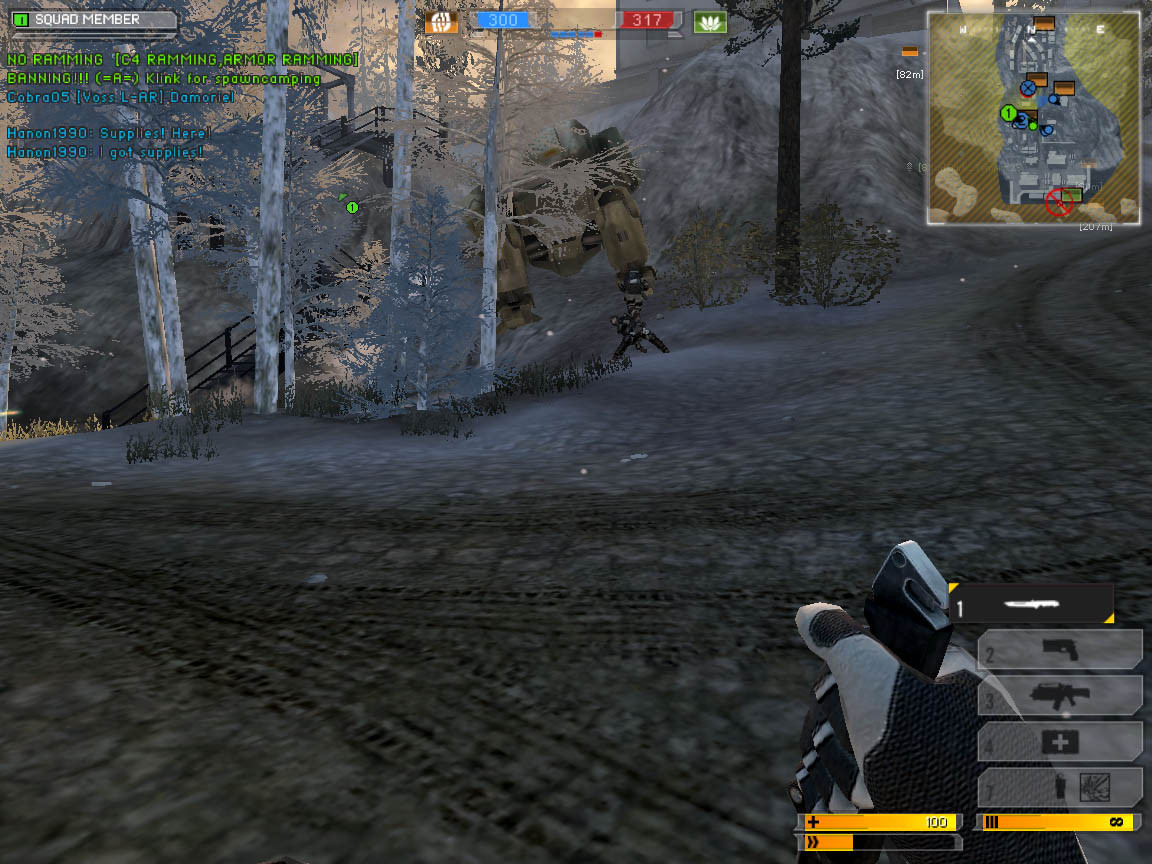Click the orange team faction icon
The width and height of the screenshot is (1152, 864).
(440, 21)
